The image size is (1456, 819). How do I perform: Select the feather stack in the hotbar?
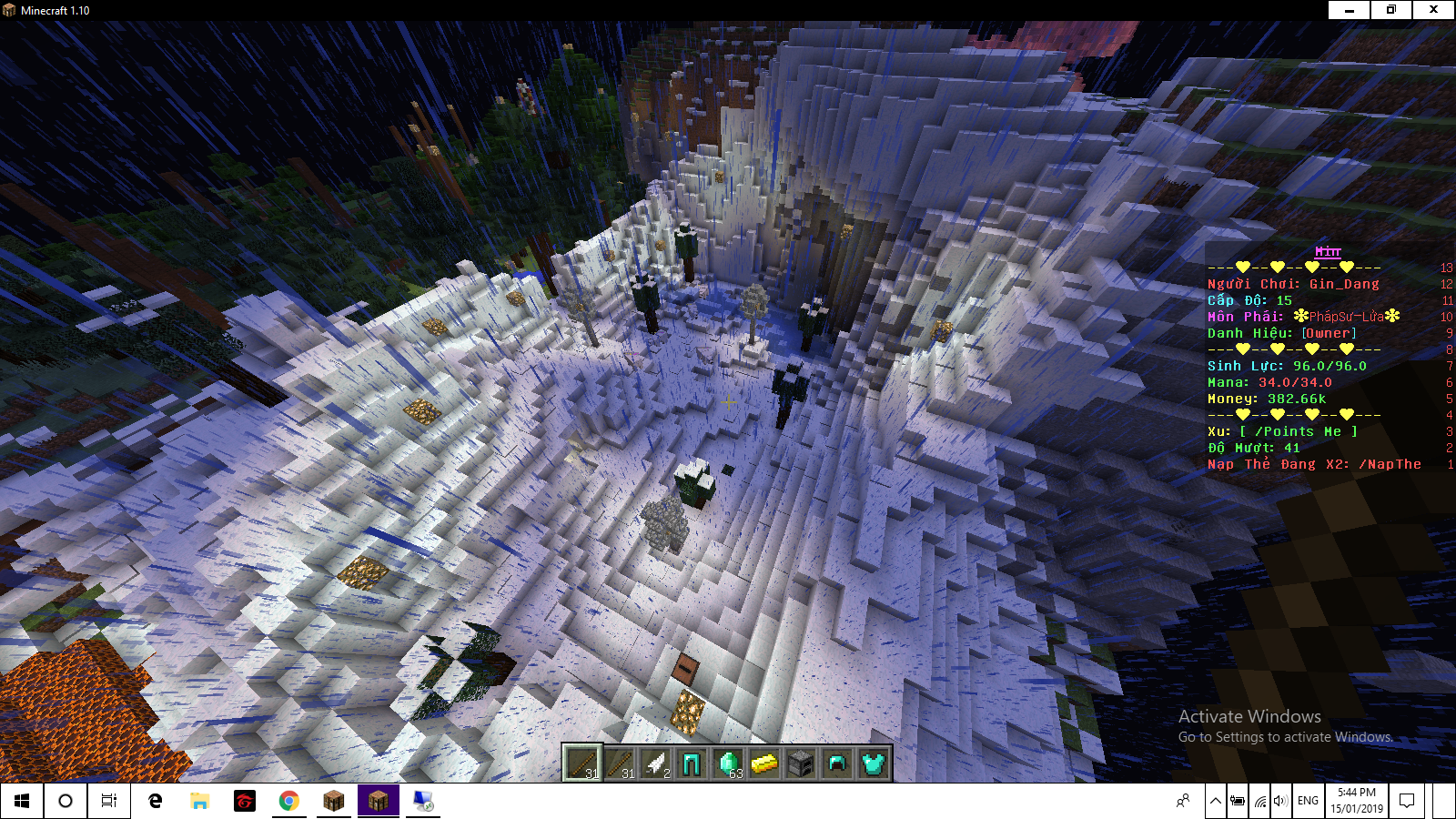[x=655, y=763]
